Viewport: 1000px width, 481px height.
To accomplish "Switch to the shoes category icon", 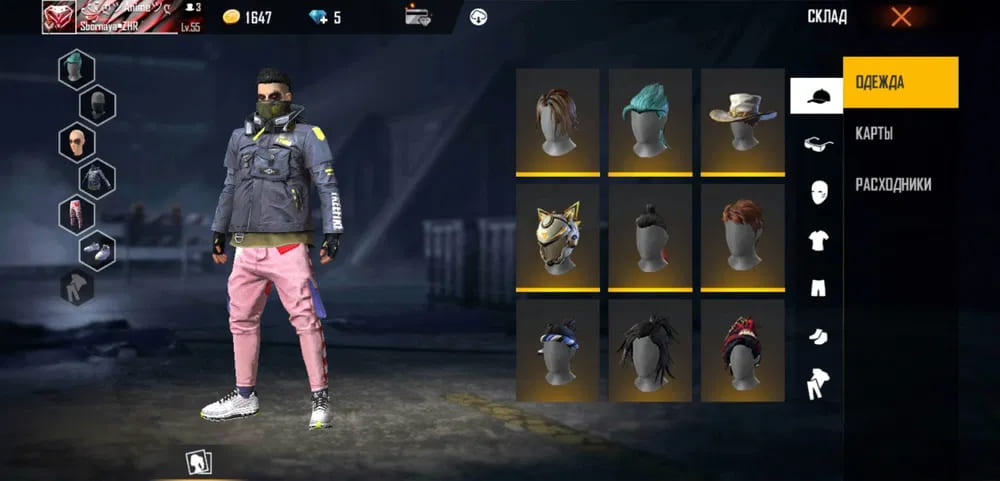I will 817,337.
